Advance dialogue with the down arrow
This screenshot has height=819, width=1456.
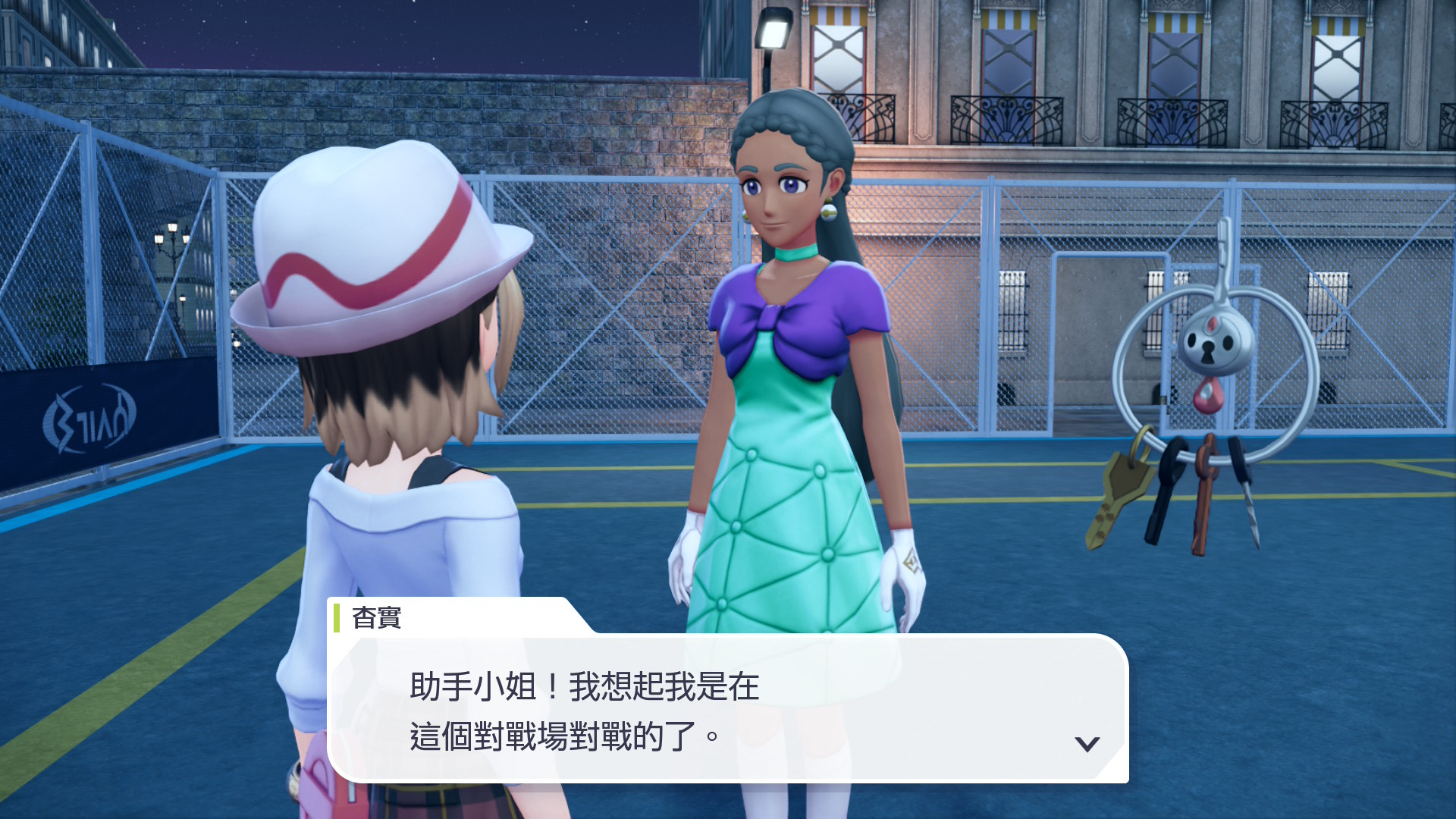click(1087, 744)
